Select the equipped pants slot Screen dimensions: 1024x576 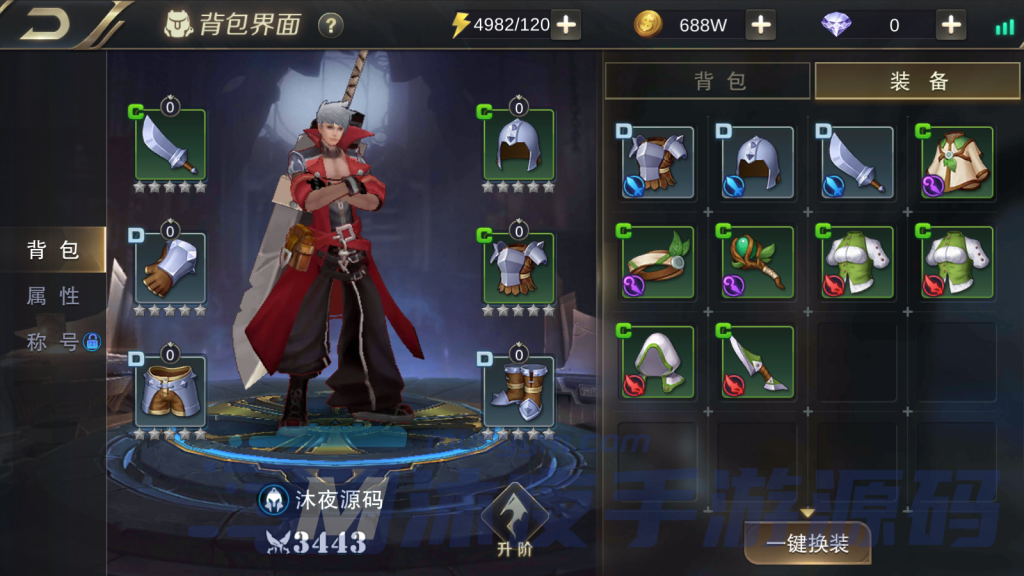pos(171,391)
